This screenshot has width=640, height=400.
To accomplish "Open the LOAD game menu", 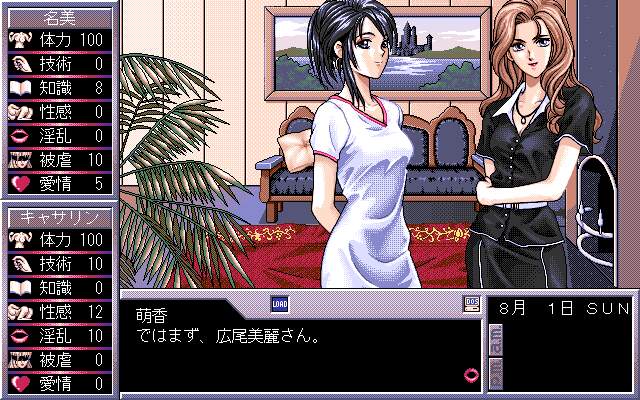I will [x=279, y=302].
